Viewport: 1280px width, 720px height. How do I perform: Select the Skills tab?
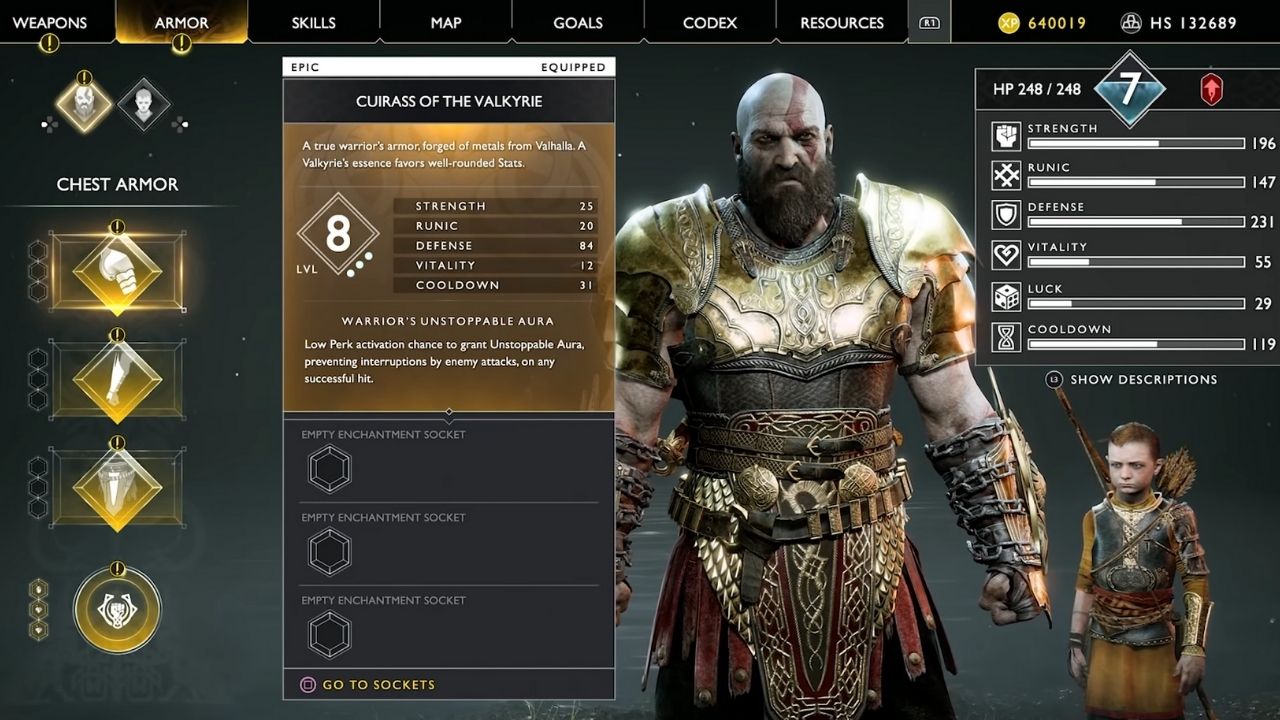point(313,22)
